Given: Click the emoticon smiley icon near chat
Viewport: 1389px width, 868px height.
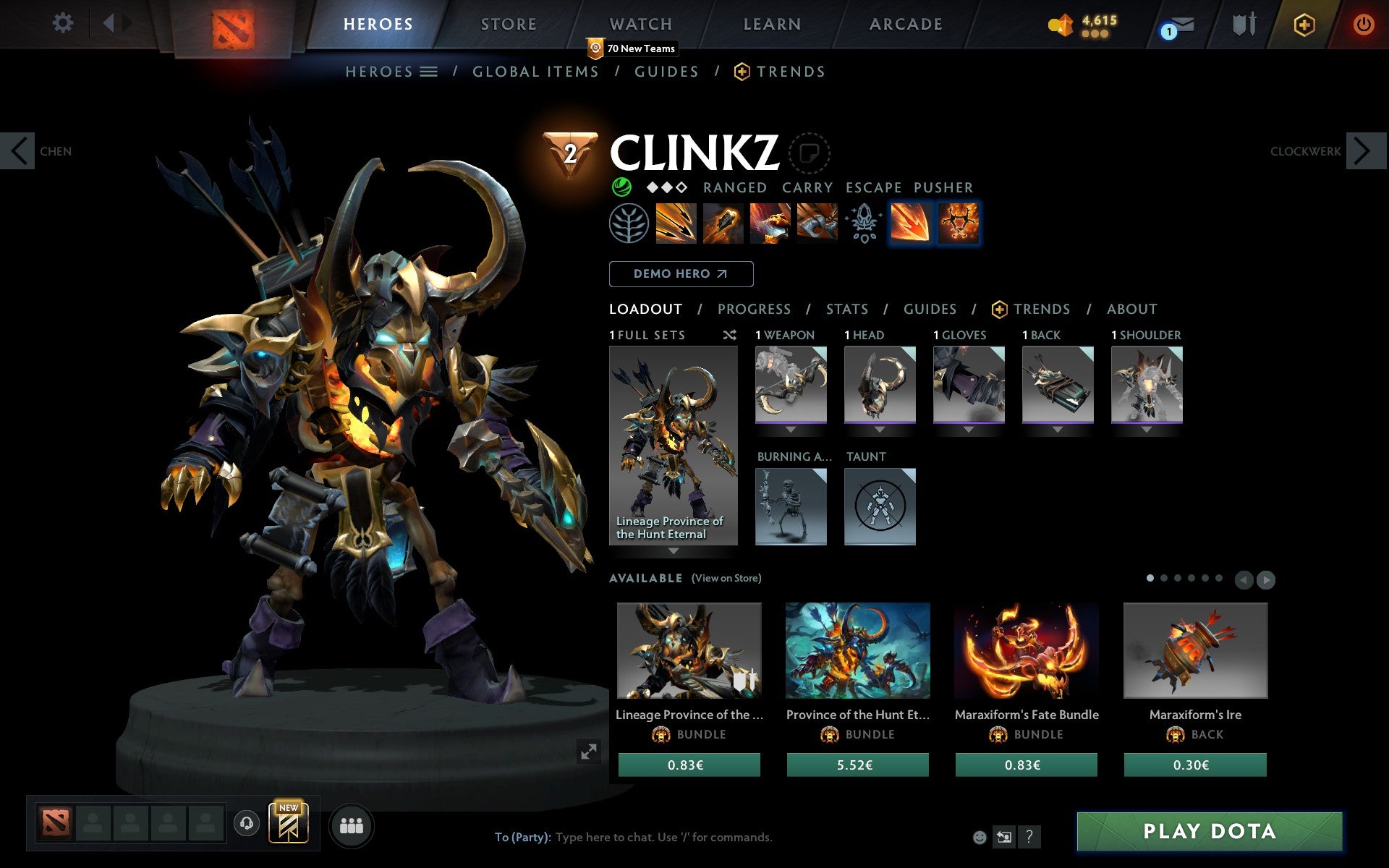Looking at the screenshot, I should 980,838.
